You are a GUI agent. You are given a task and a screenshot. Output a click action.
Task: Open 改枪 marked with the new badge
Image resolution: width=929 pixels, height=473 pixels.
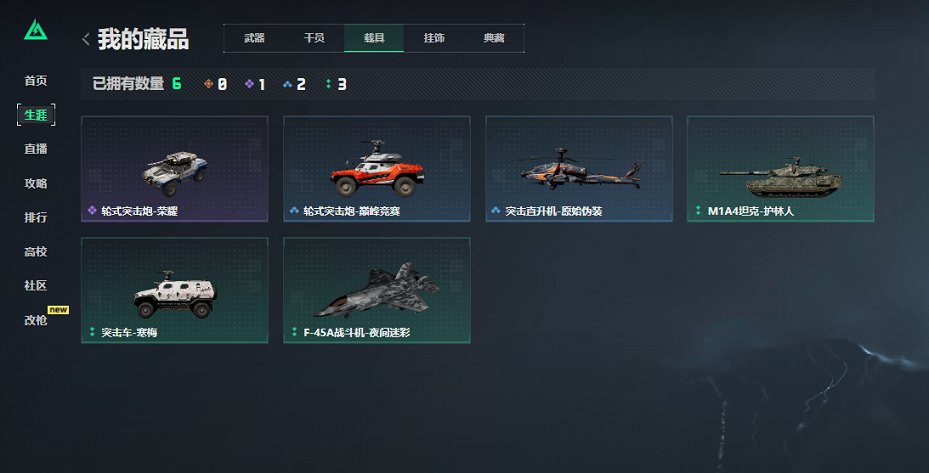(x=36, y=320)
